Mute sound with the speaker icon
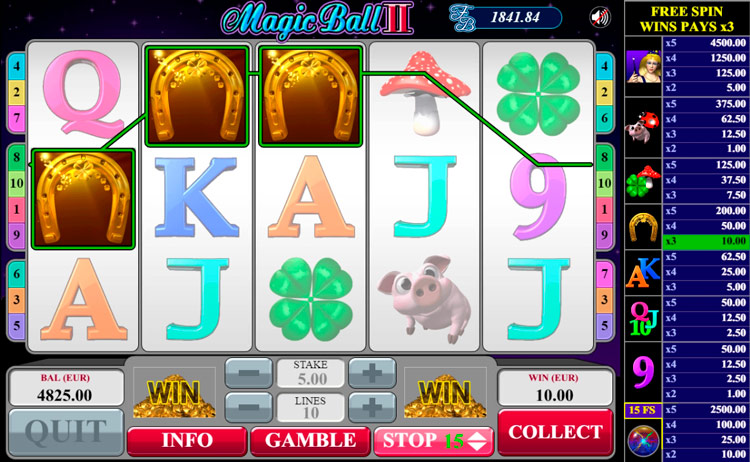 (x=601, y=16)
